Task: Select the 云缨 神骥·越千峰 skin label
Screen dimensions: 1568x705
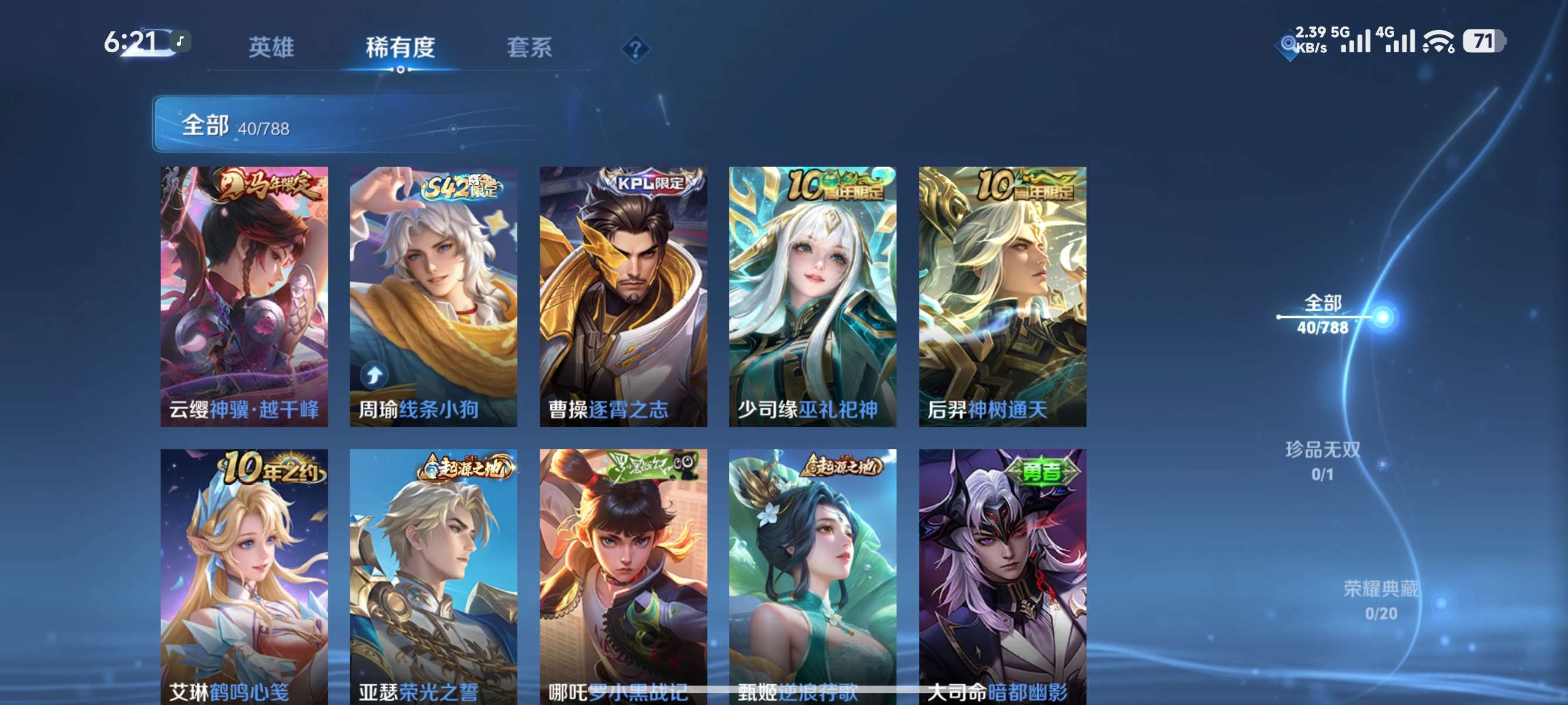Action: [x=244, y=411]
